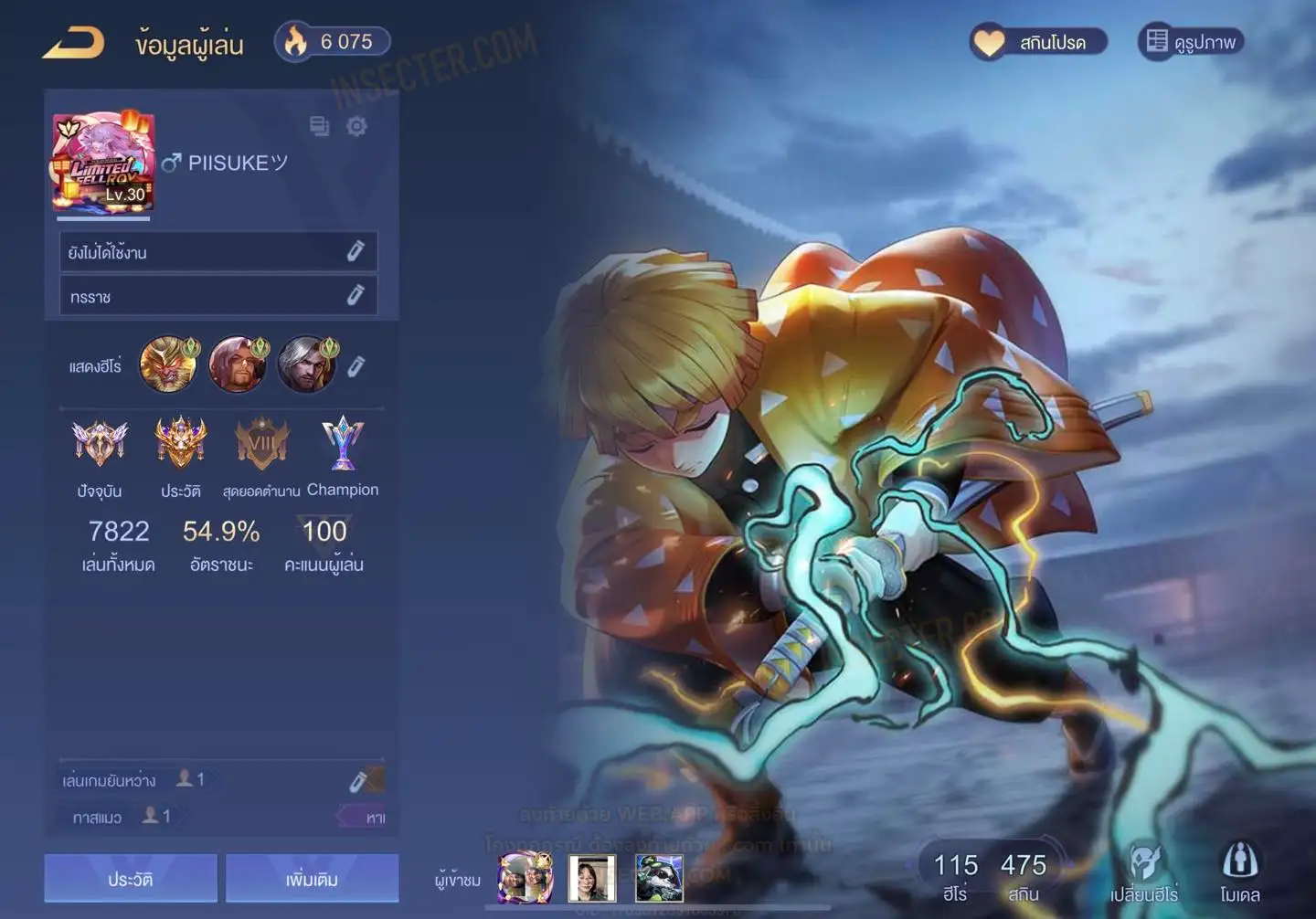View the Champion trophy badge
Screen dimensions: 1316x919
[x=343, y=443]
